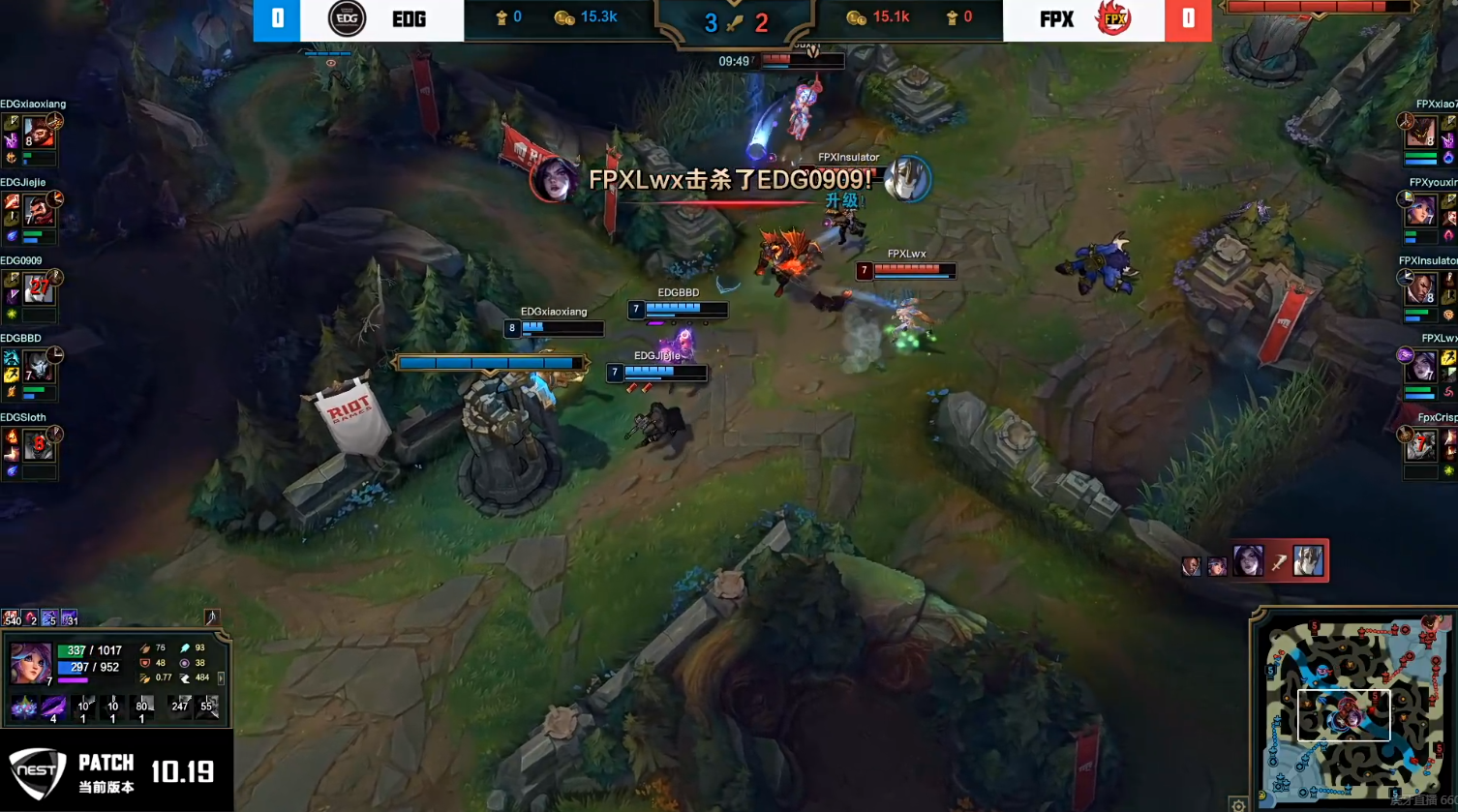Image resolution: width=1458 pixels, height=812 pixels.
Task: Expand extra stats with the right arrow
Action: coord(222,678)
